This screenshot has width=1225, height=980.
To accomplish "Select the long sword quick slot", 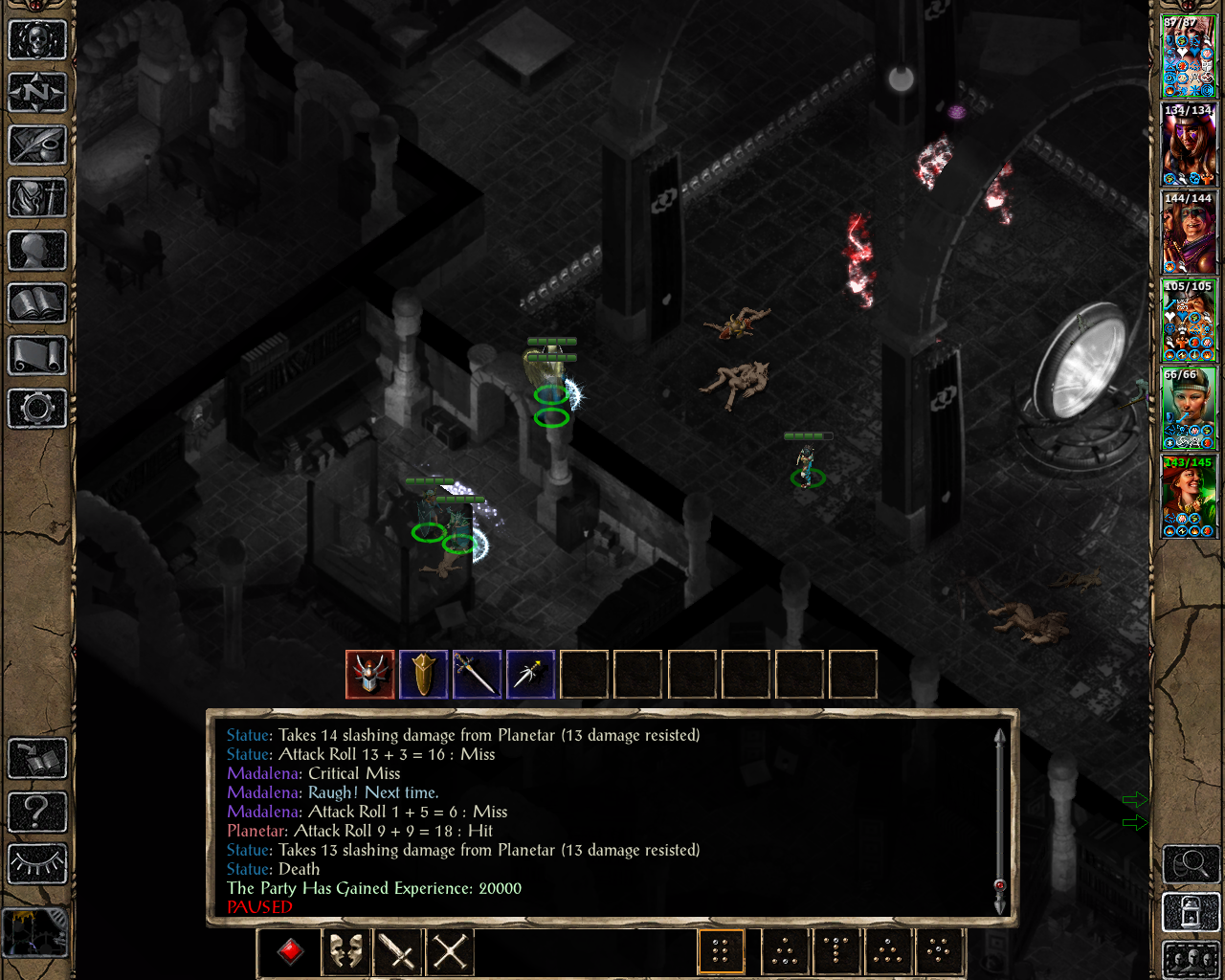I will pos(478,675).
